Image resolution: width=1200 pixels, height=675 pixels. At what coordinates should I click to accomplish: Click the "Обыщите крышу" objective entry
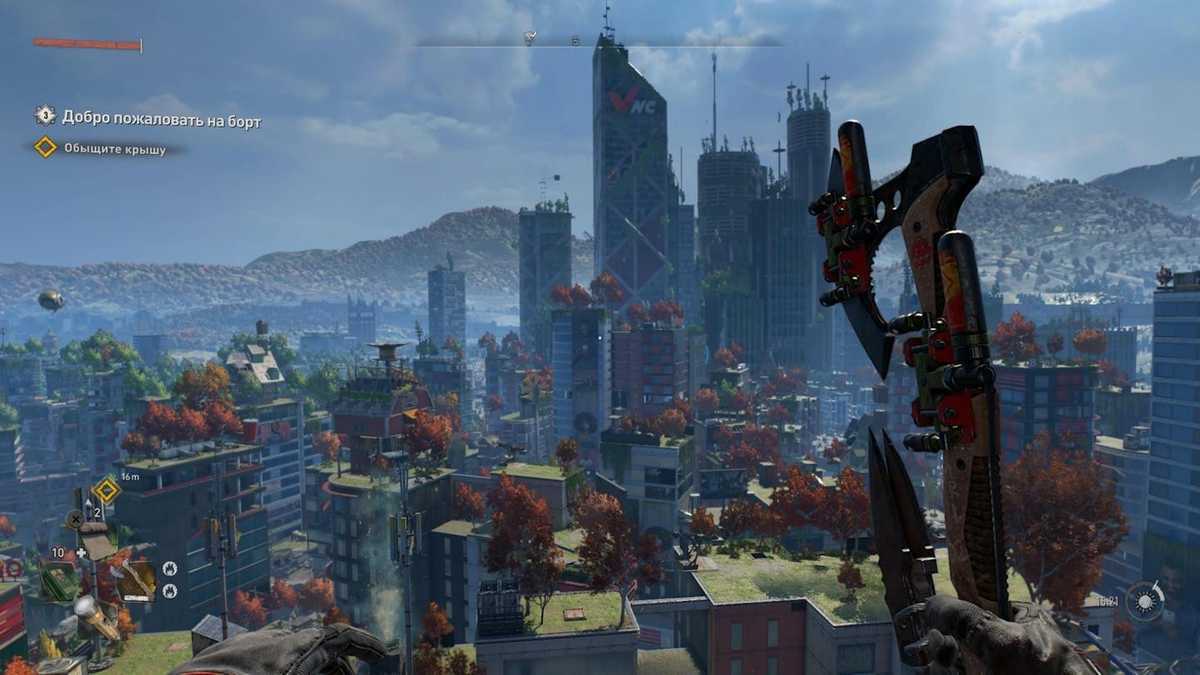tap(114, 149)
